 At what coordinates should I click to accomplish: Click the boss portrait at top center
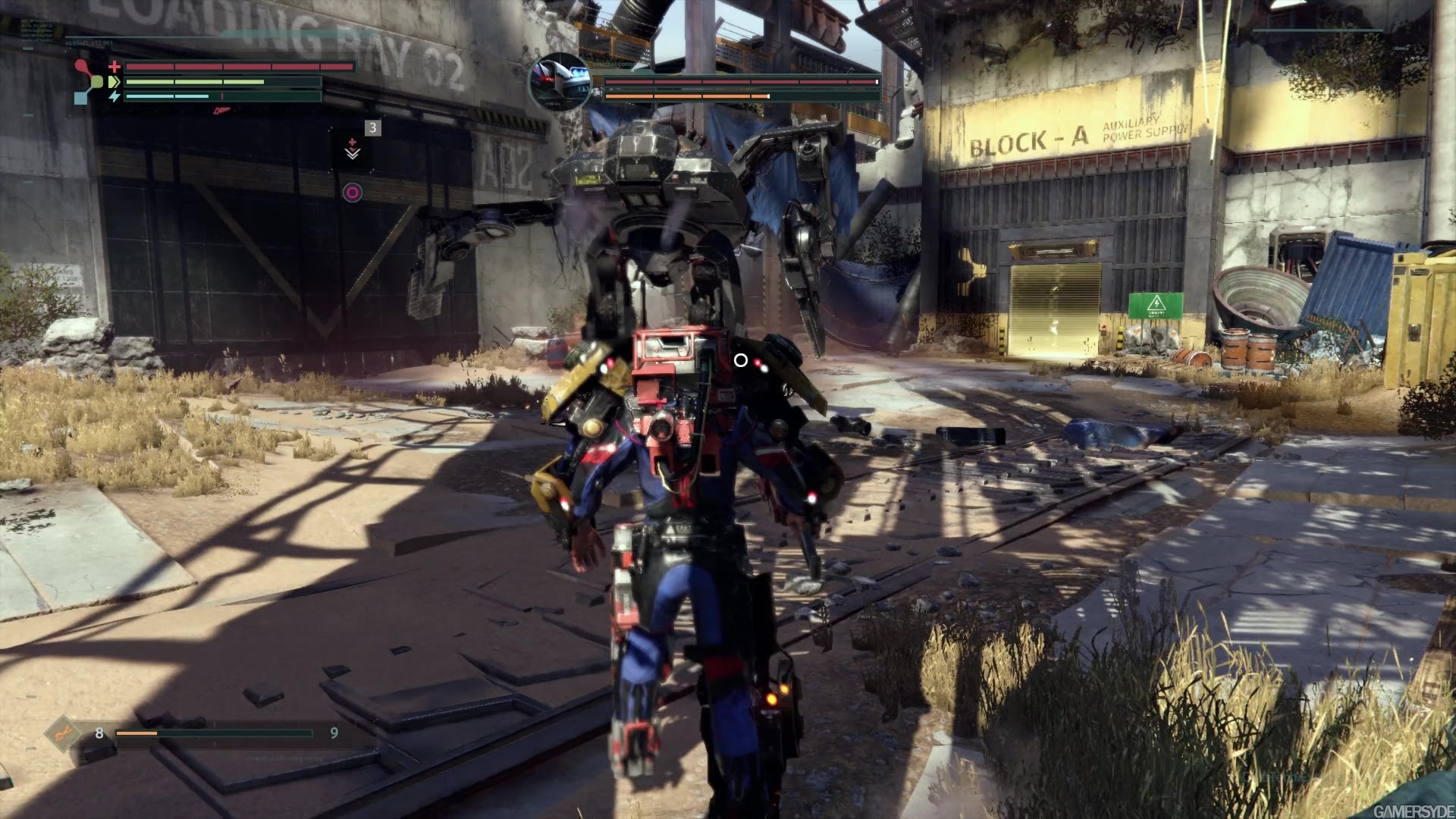click(560, 82)
